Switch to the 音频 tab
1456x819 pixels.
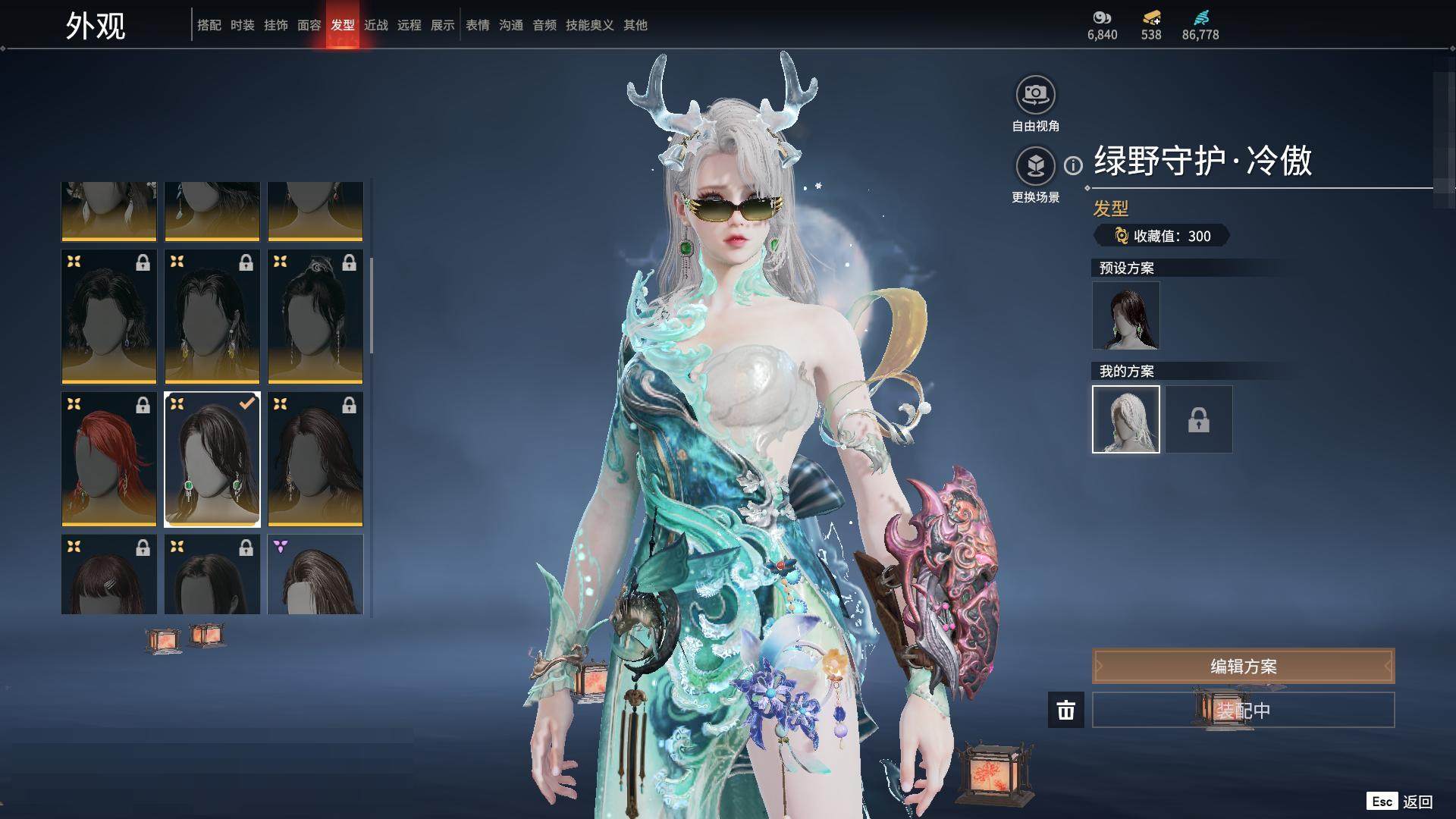[x=544, y=25]
